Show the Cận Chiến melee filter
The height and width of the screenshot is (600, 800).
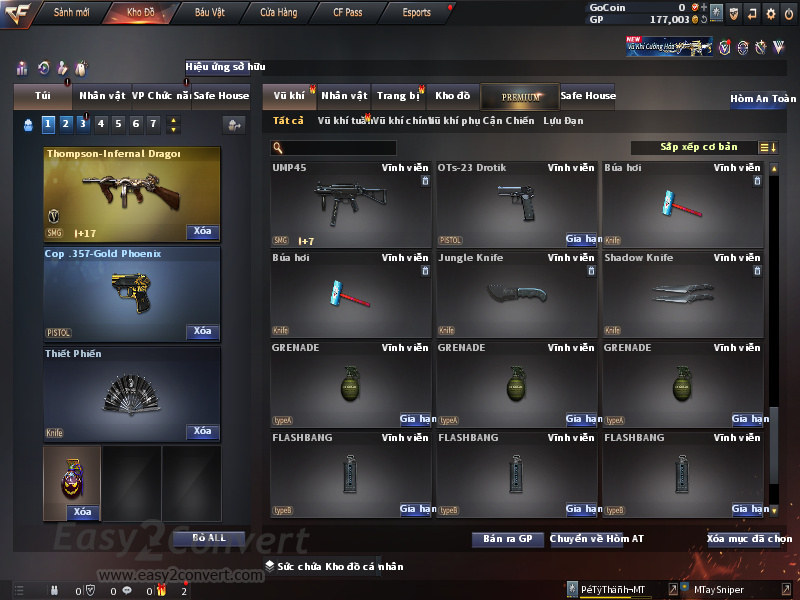508,121
